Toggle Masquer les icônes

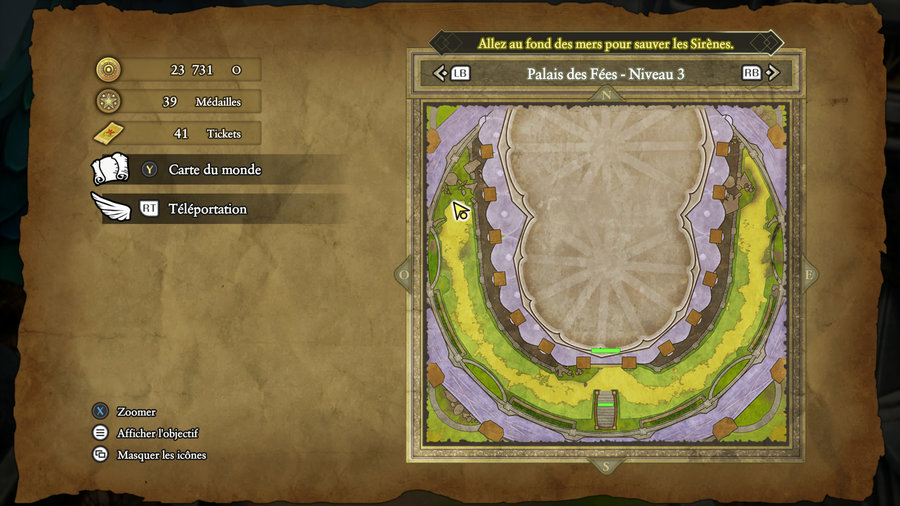click(161, 455)
